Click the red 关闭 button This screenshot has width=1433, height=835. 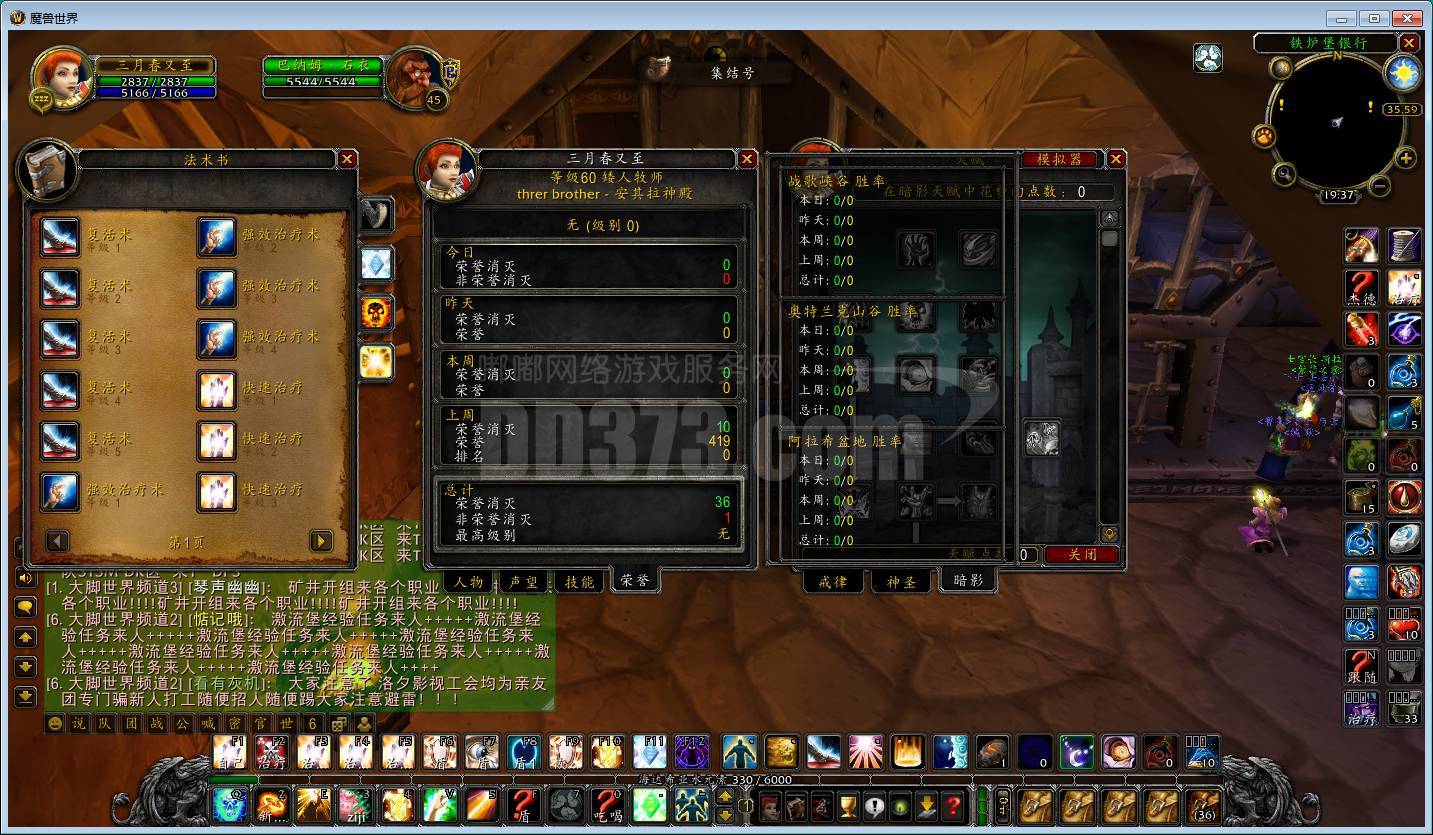tap(1082, 554)
